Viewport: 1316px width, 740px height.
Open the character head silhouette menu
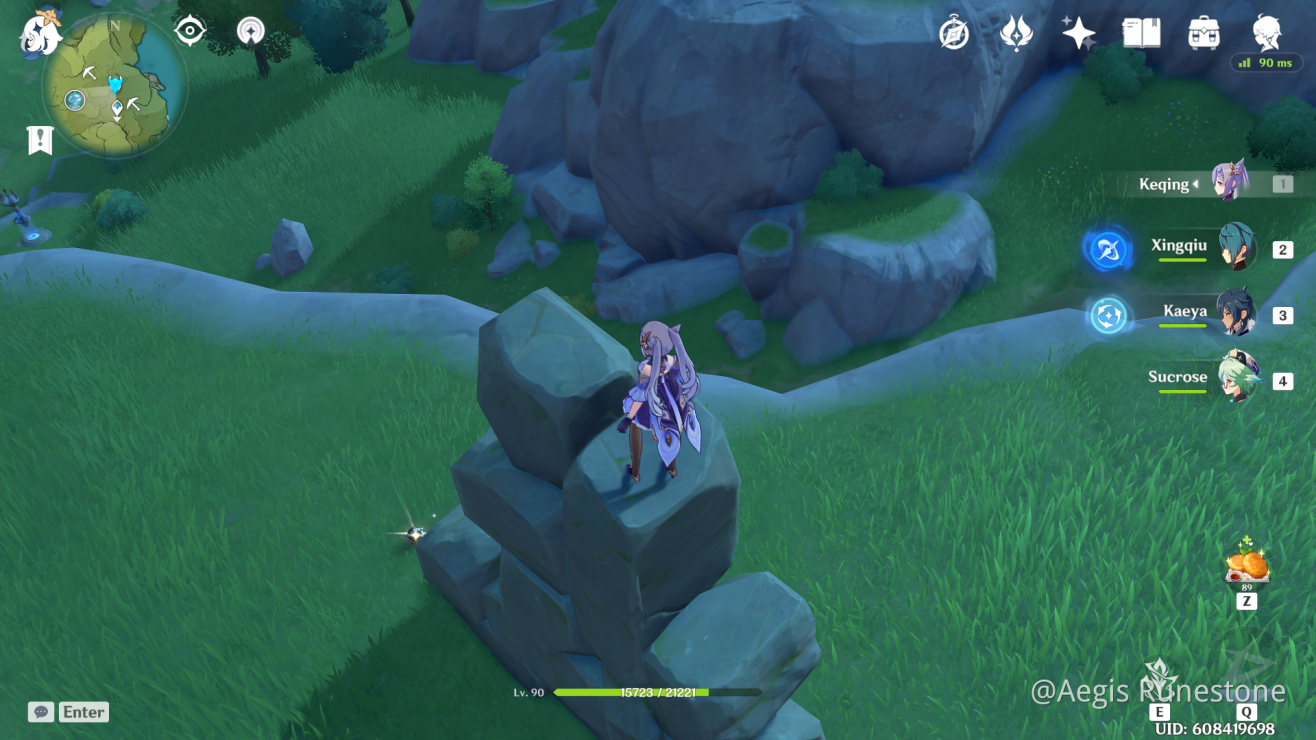pos(1267,32)
